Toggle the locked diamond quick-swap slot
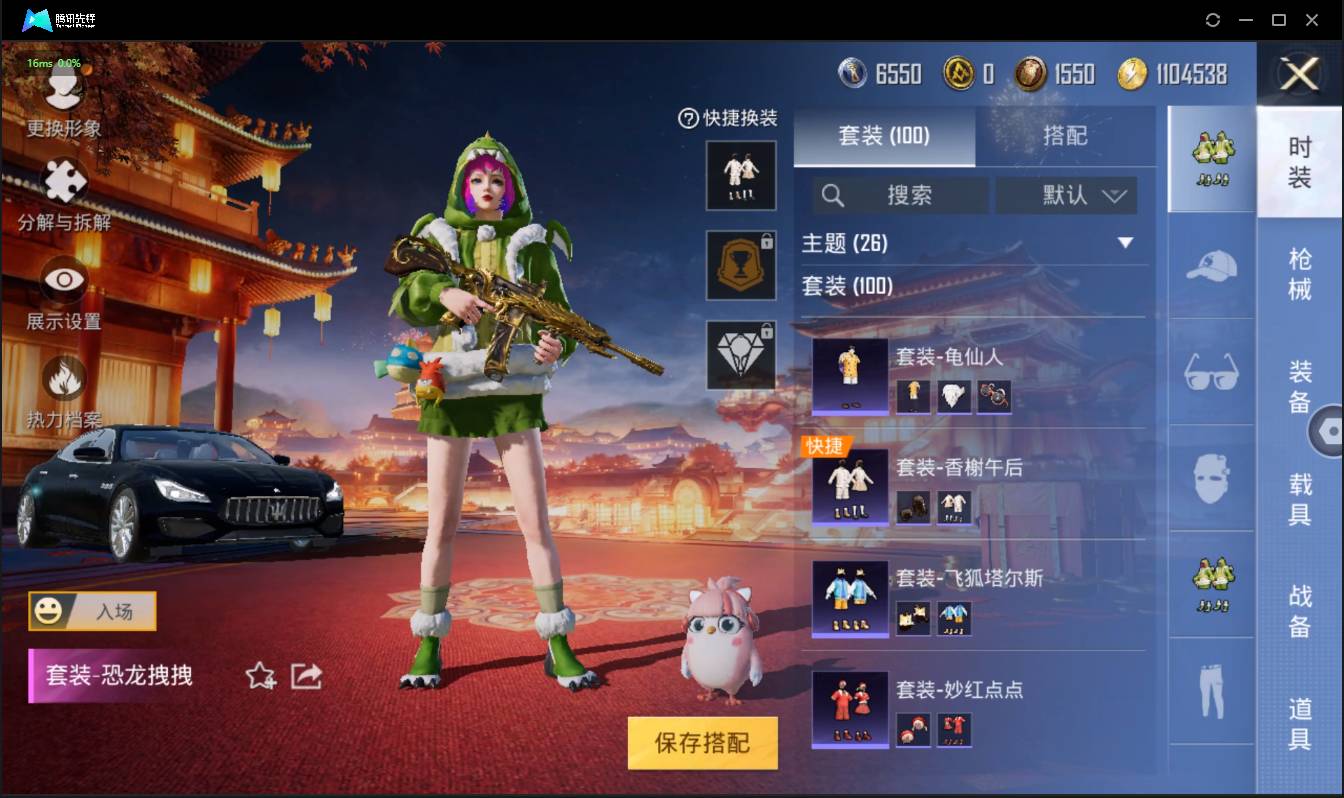The image size is (1344, 798). pos(741,356)
